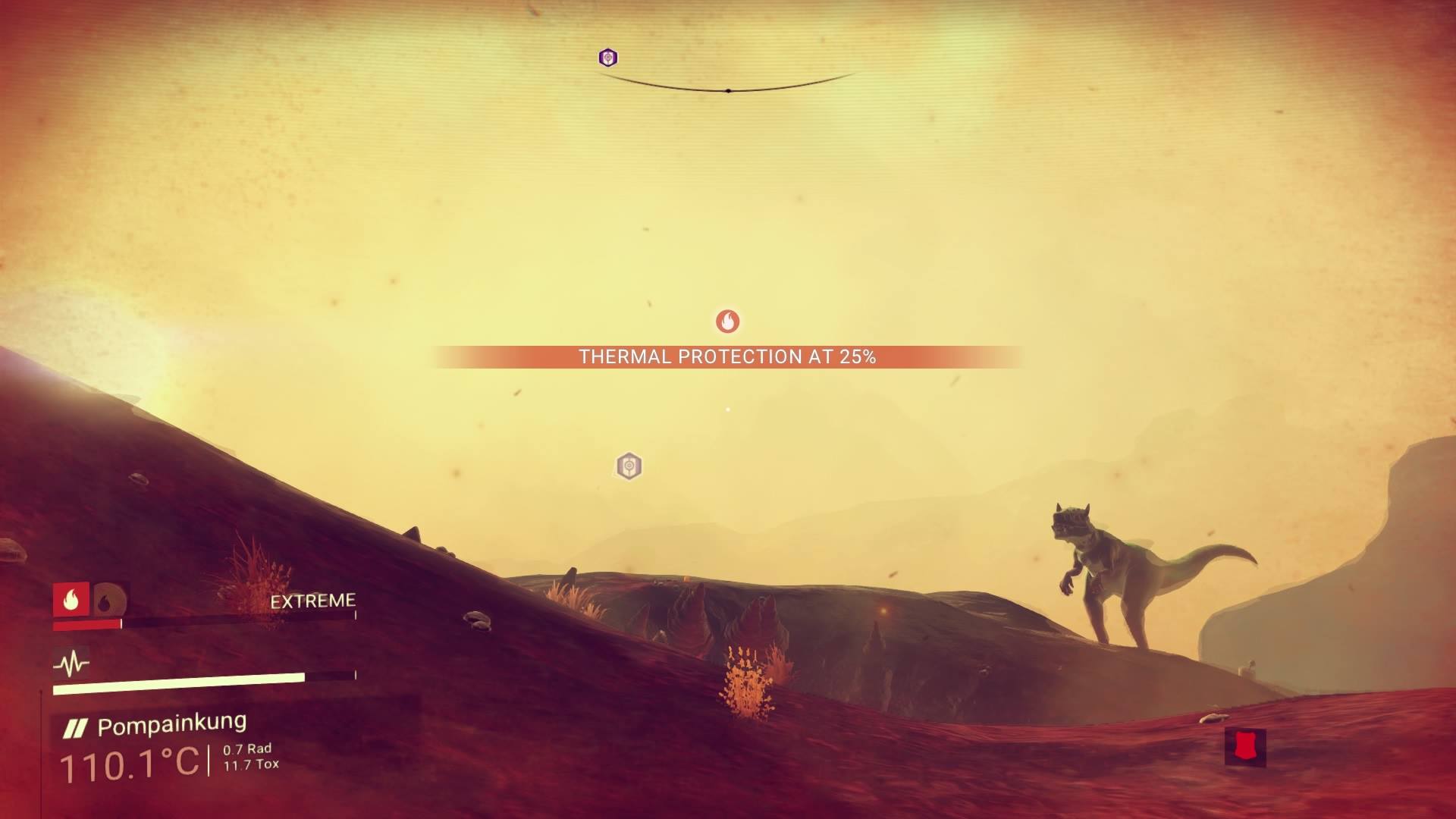The width and height of the screenshot is (1456, 819).
Task: Select the grey hexagon waypoint marker
Action: [x=629, y=466]
